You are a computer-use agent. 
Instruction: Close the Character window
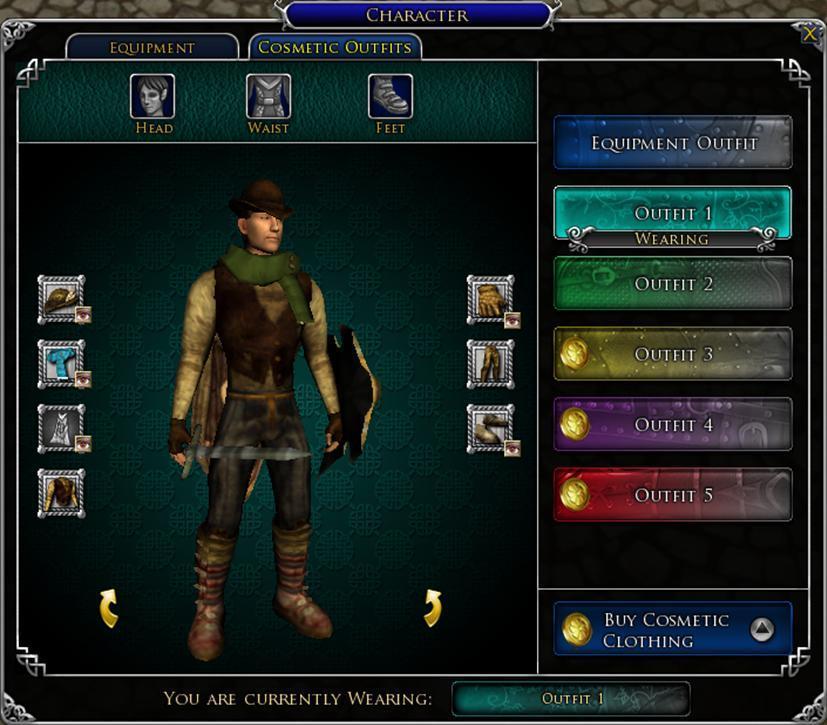809,33
